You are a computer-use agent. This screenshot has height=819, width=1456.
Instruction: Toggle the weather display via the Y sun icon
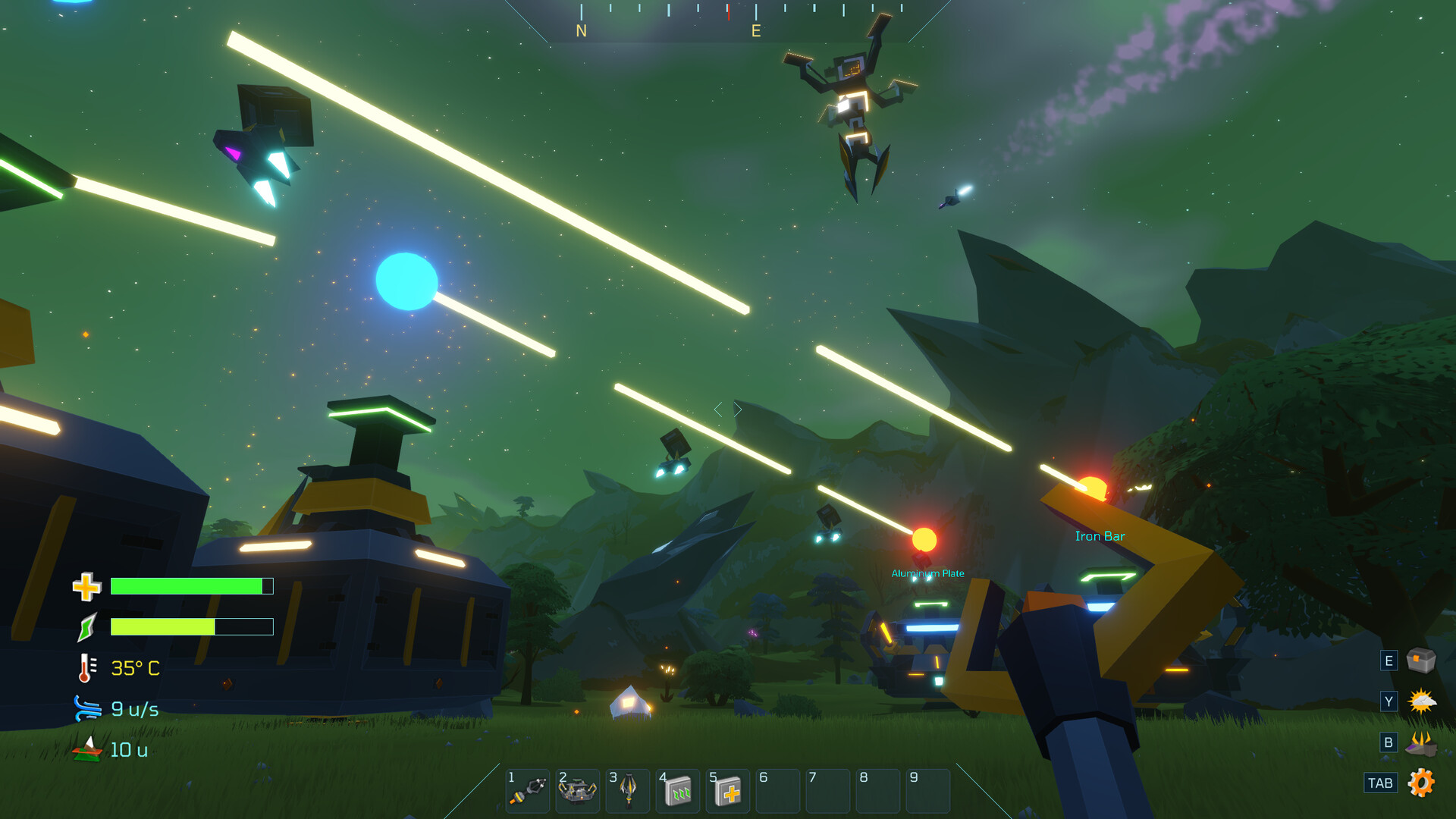click(x=1421, y=701)
